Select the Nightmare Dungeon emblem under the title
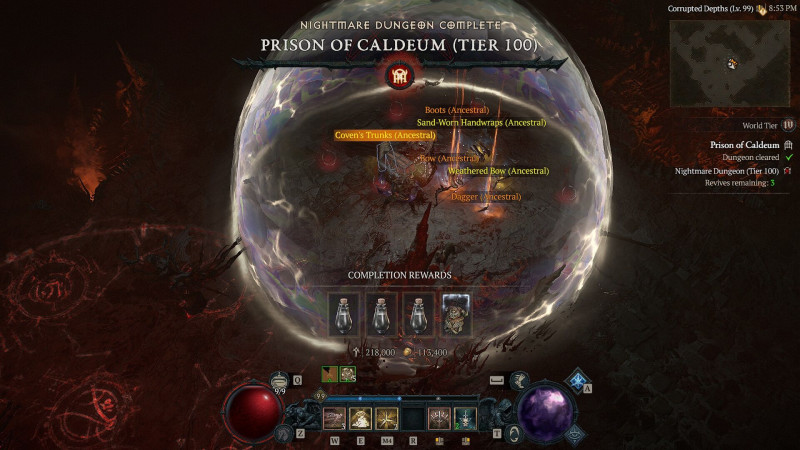This screenshot has width=800, height=450. pos(399,75)
